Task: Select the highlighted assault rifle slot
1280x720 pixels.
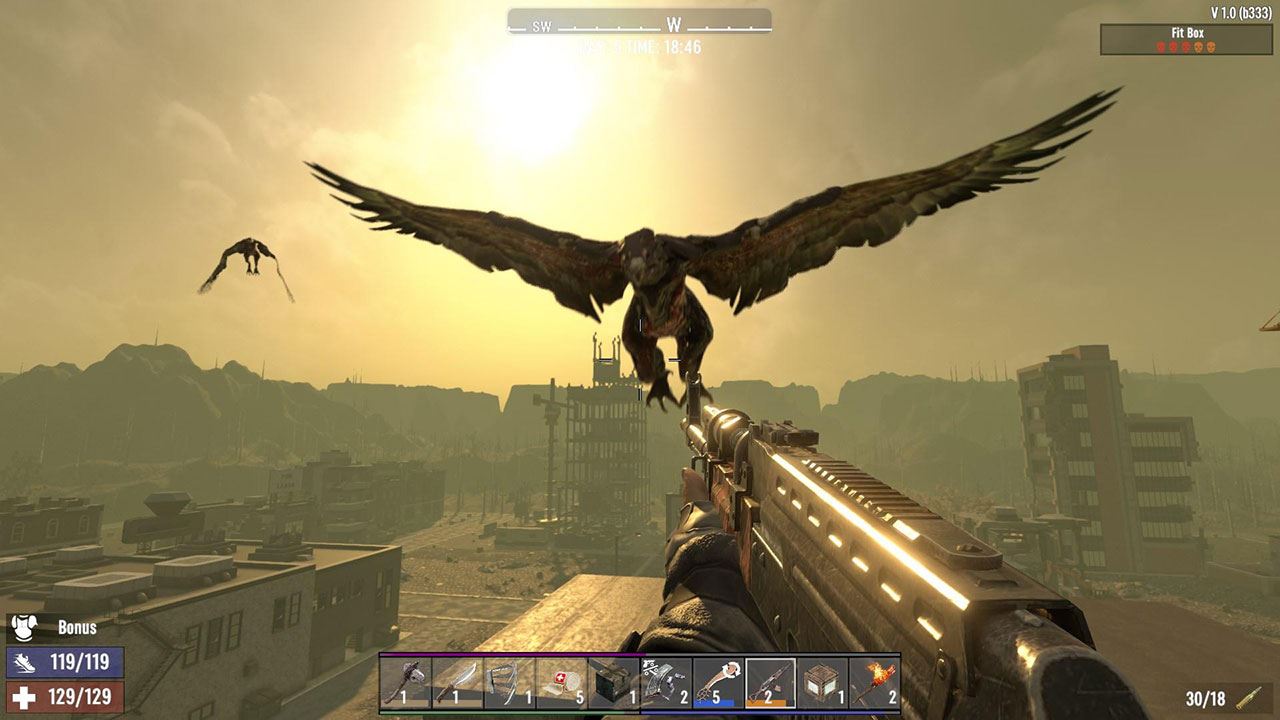Action: (x=770, y=683)
